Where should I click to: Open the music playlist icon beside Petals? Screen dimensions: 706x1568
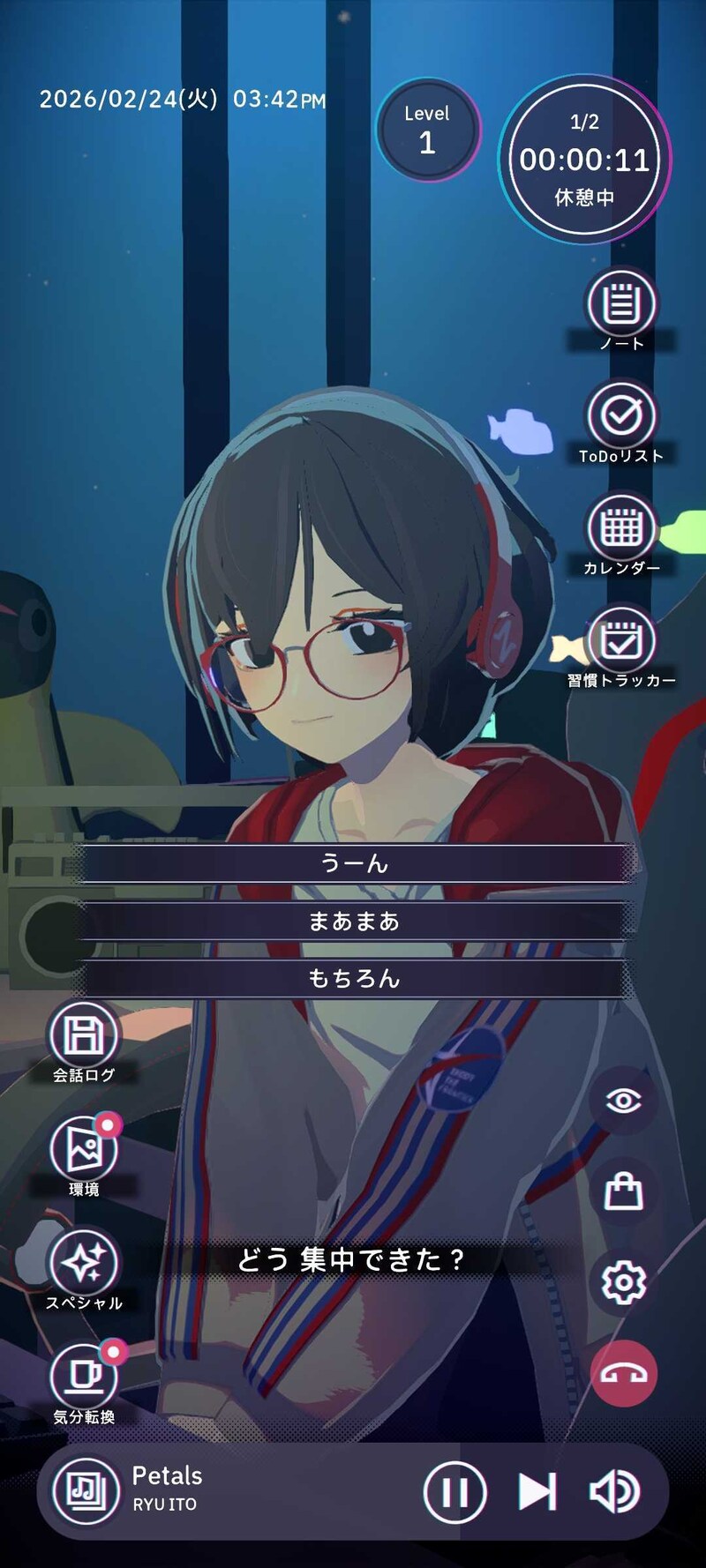pos(86,1491)
